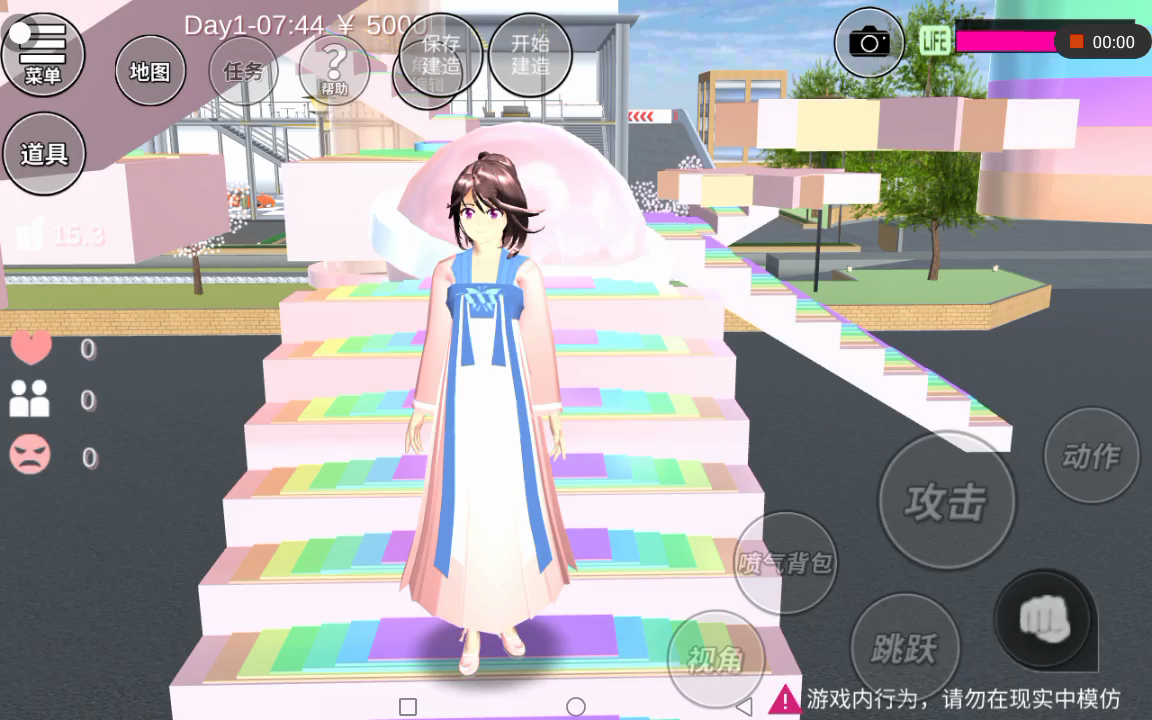Viewport: 1152px width, 720px height.
Task: Tap the Android home circle button
Action: 575,707
